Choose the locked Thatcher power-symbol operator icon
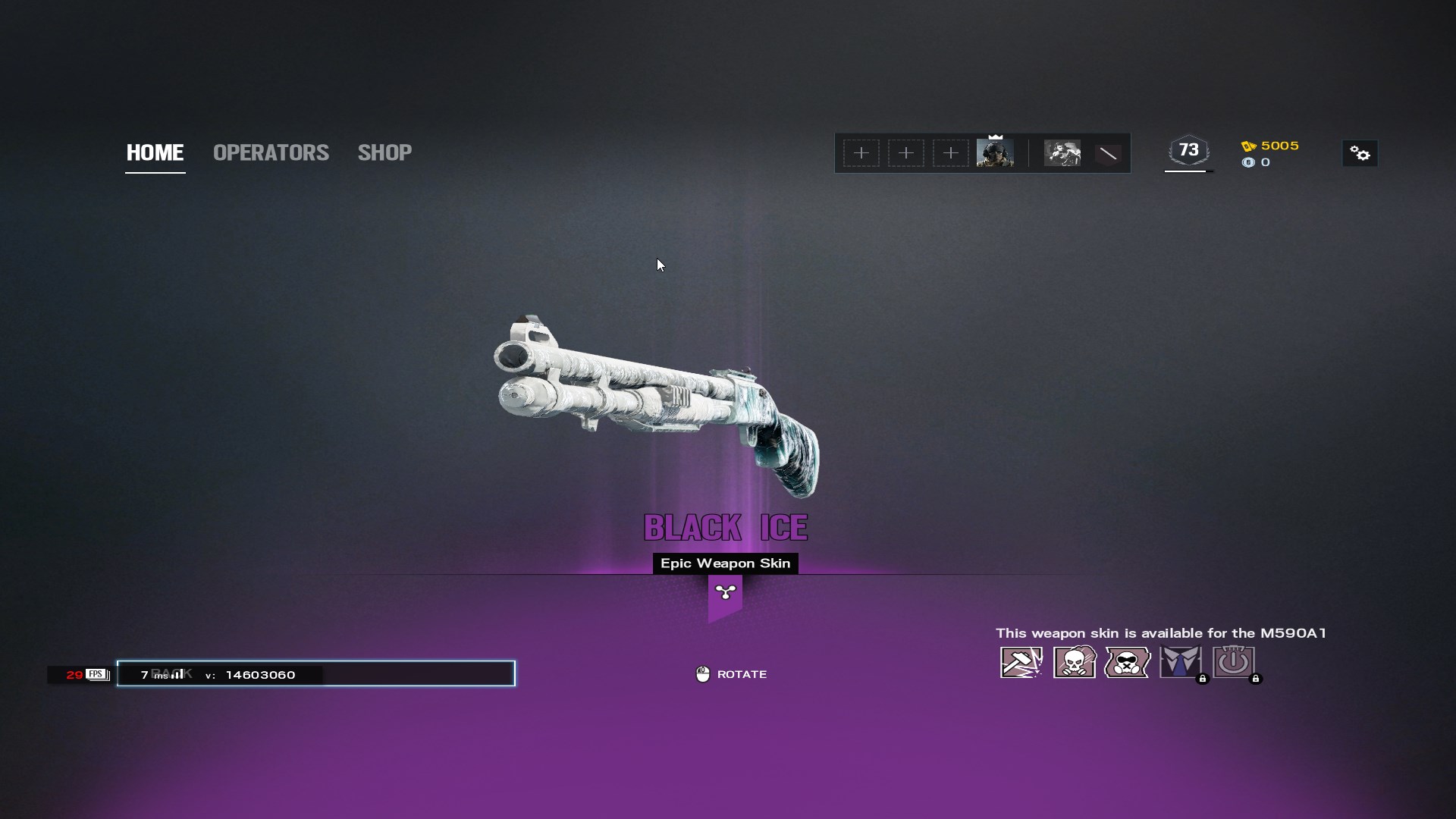Image resolution: width=1456 pixels, height=819 pixels. pos(1234,662)
